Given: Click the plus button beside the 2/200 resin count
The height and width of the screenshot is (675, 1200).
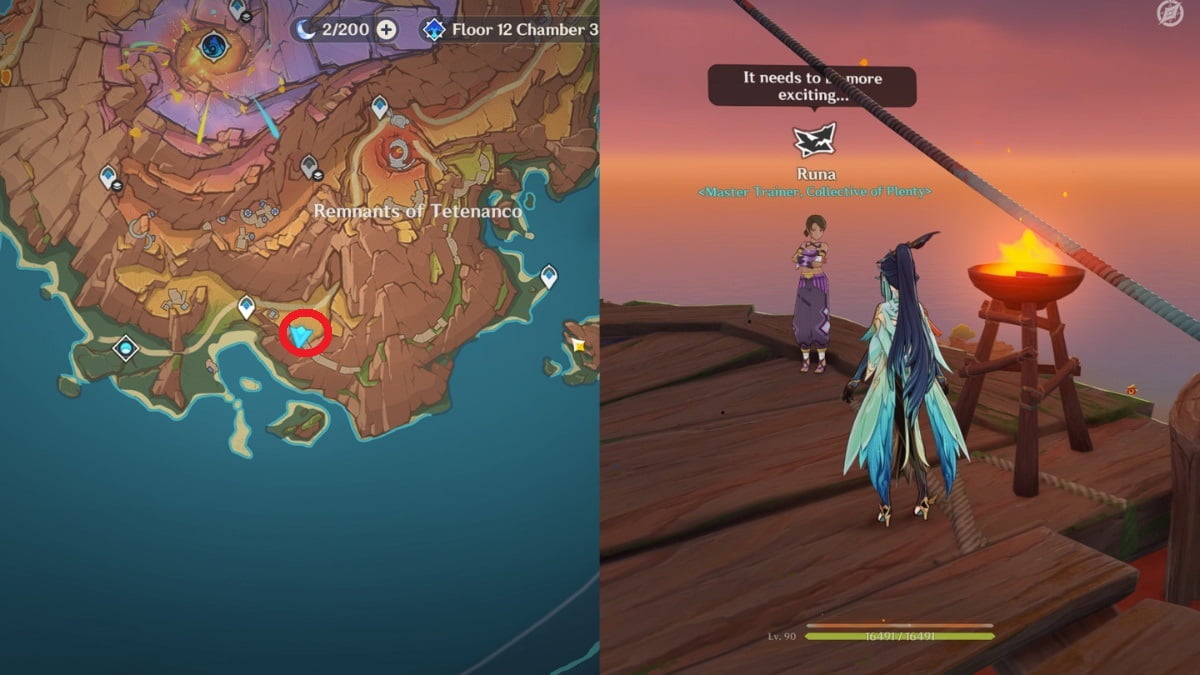Looking at the screenshot, I should (386, 30).
